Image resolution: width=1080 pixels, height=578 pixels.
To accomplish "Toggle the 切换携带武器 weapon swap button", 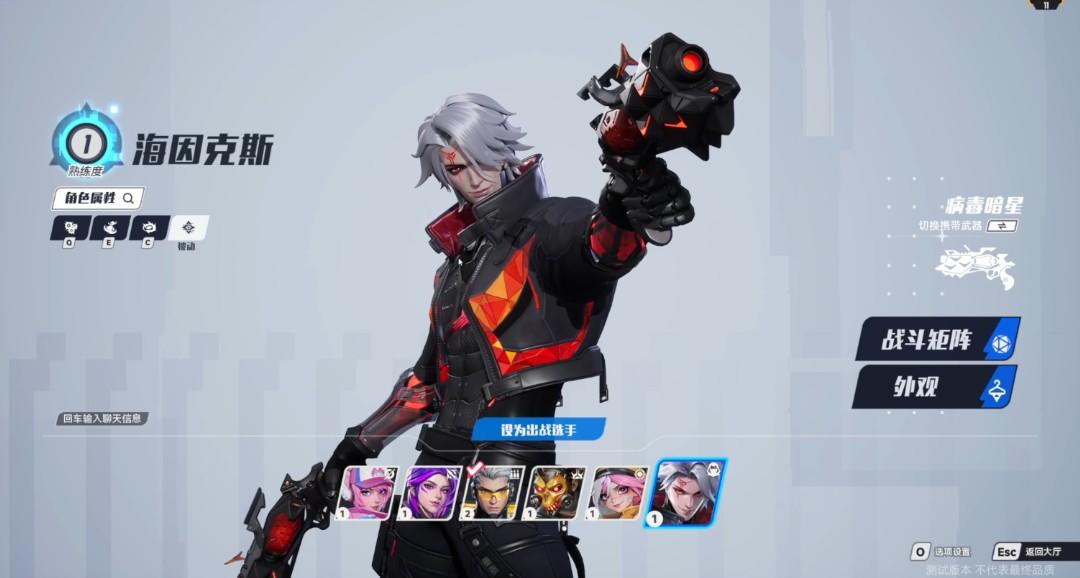I will (x=1001, y=226).
